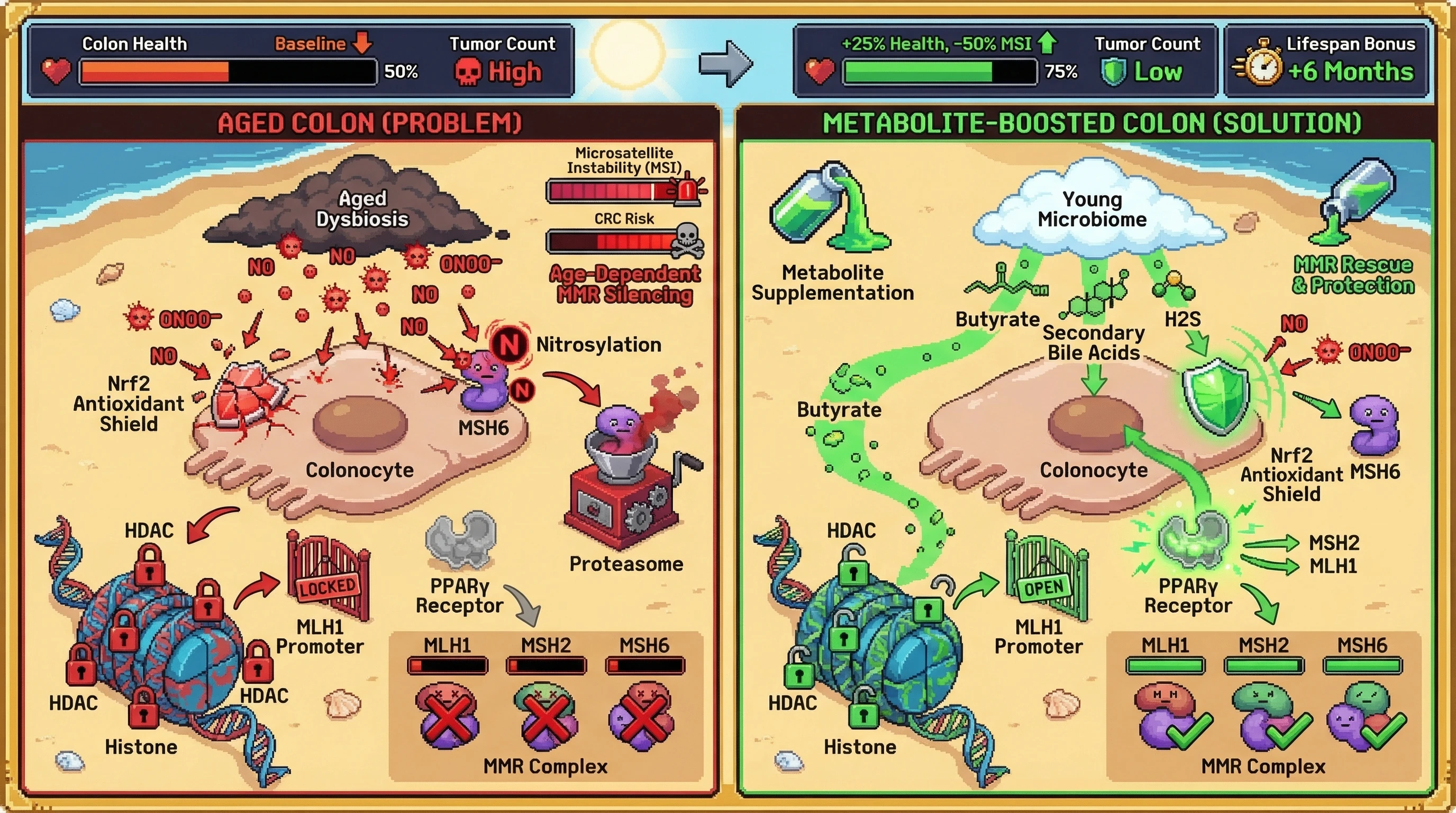Open the Lifespan Bonus stopwatch icon

pos(1260,63)
